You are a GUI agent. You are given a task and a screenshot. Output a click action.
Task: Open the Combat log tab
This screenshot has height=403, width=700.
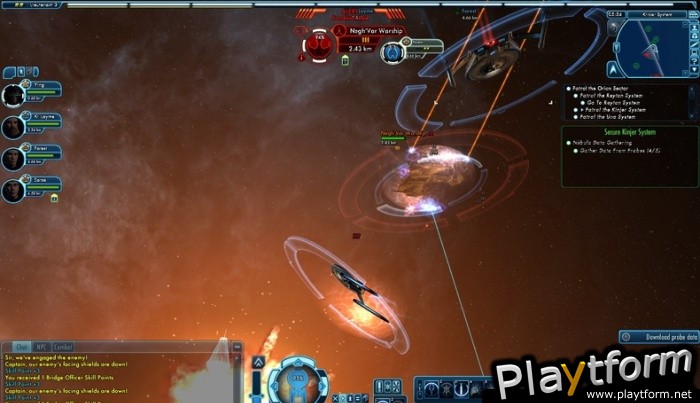coord(62,347)
